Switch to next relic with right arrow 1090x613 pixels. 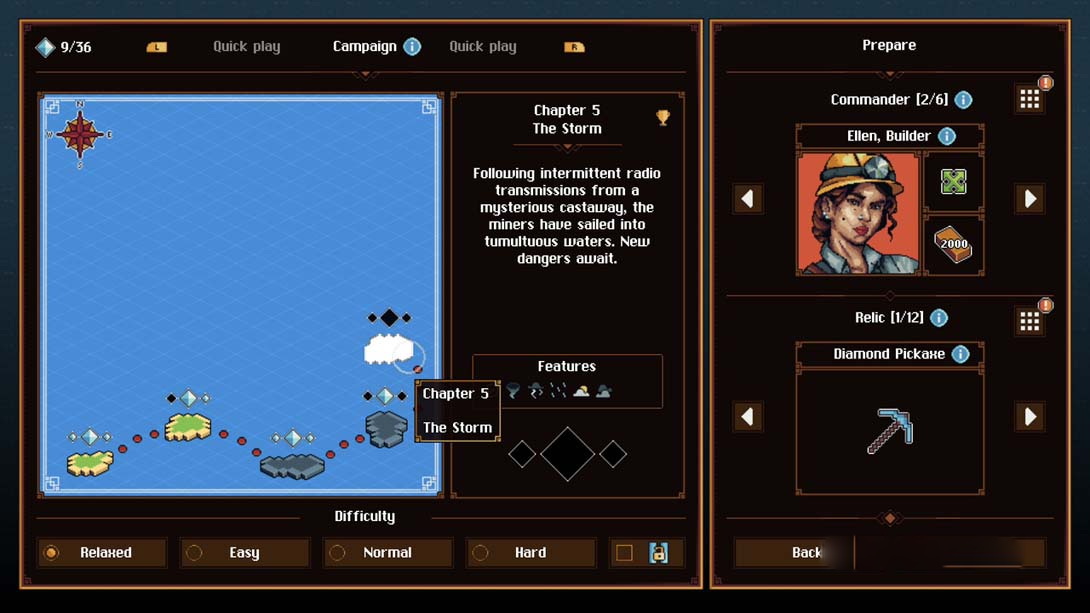(x=1030, y=417)
